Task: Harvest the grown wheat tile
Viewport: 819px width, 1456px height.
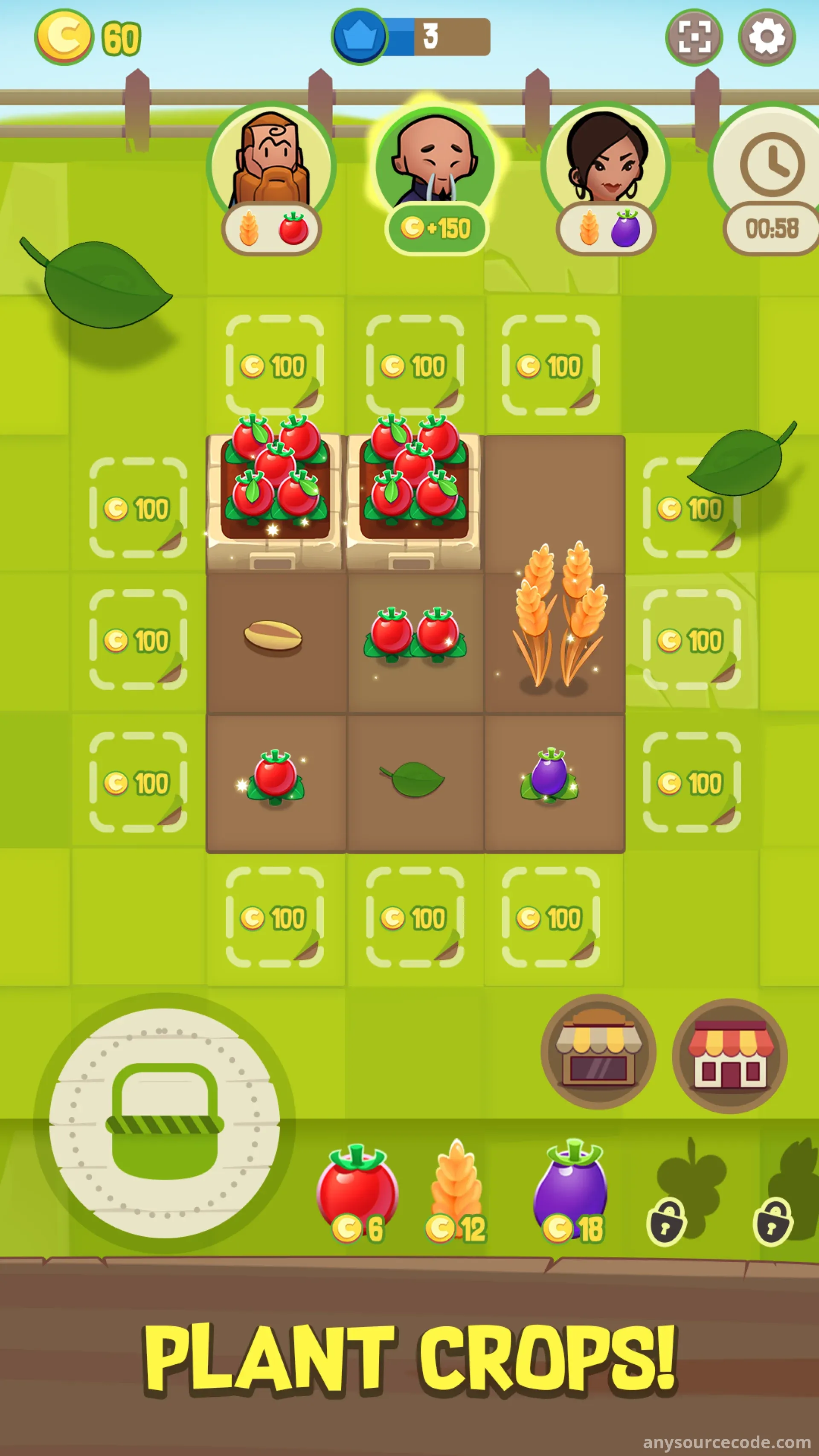Action: 555,616
